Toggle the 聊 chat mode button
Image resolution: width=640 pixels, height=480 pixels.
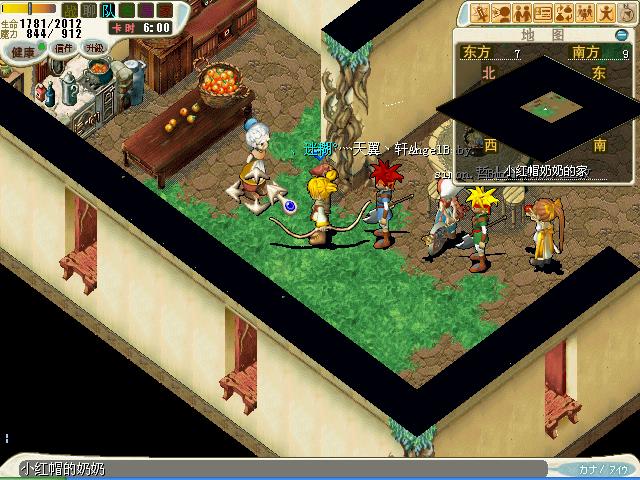tap(90, 10)
